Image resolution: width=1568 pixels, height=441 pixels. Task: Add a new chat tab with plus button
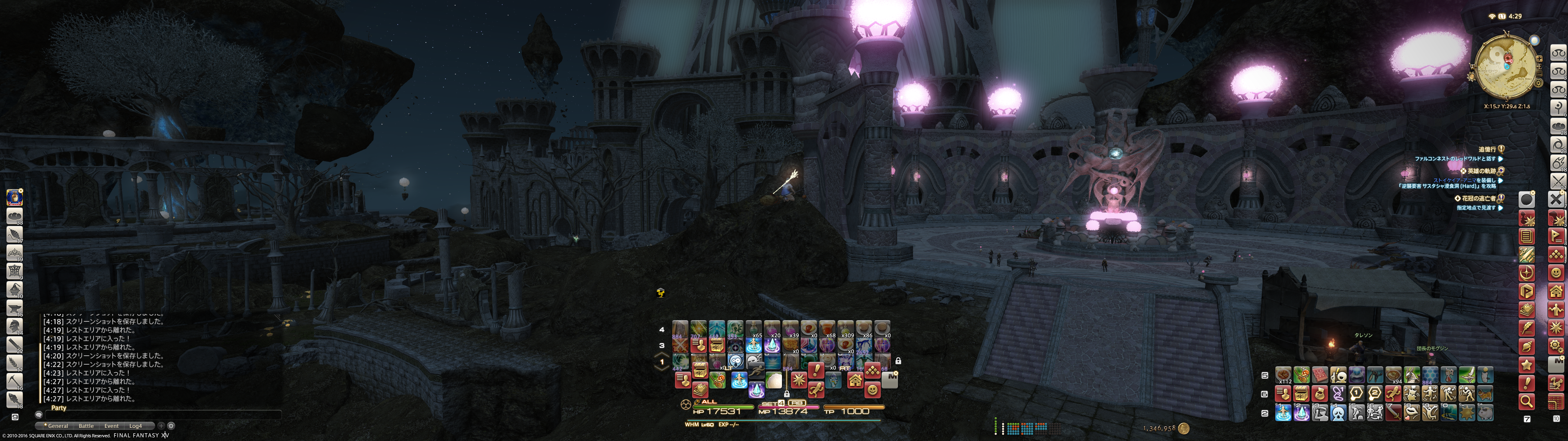click(x=161, y=426)
